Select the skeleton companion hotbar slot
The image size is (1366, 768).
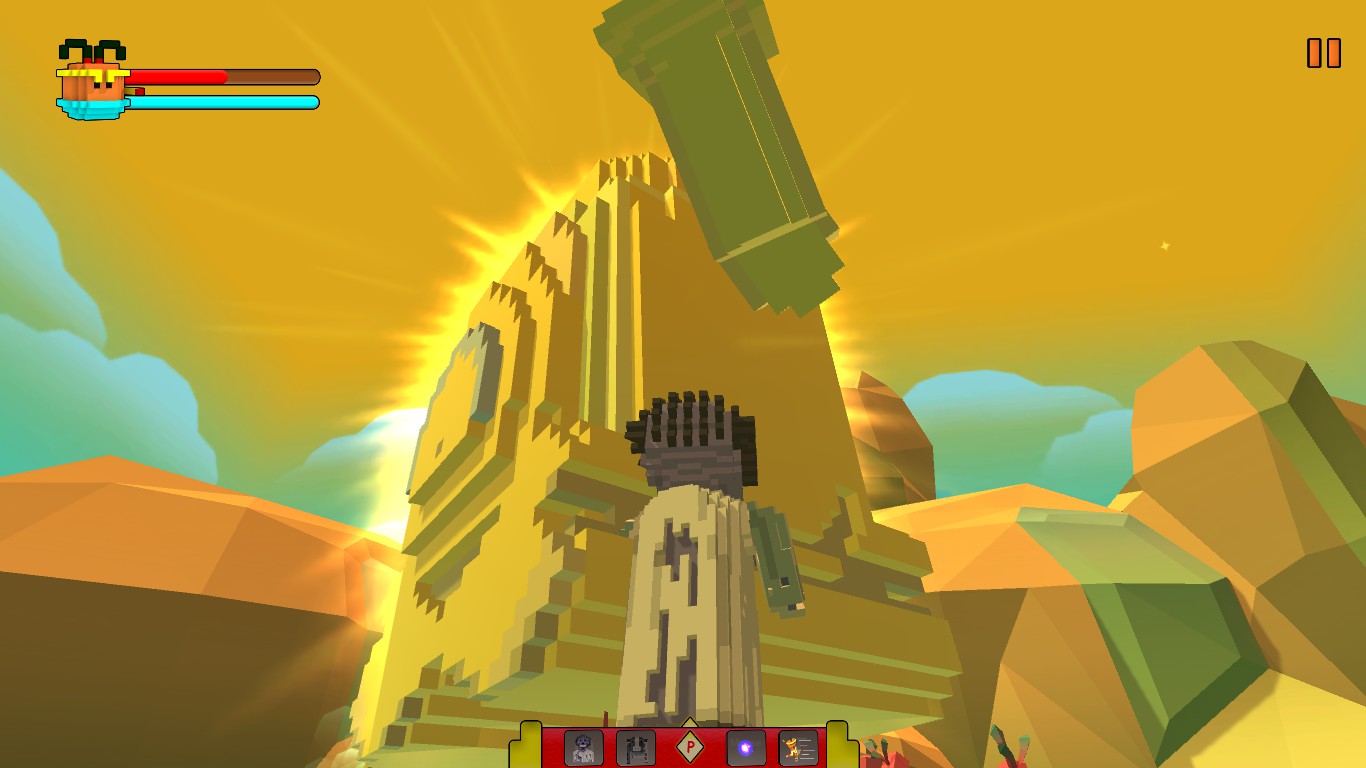coord(583,749)
